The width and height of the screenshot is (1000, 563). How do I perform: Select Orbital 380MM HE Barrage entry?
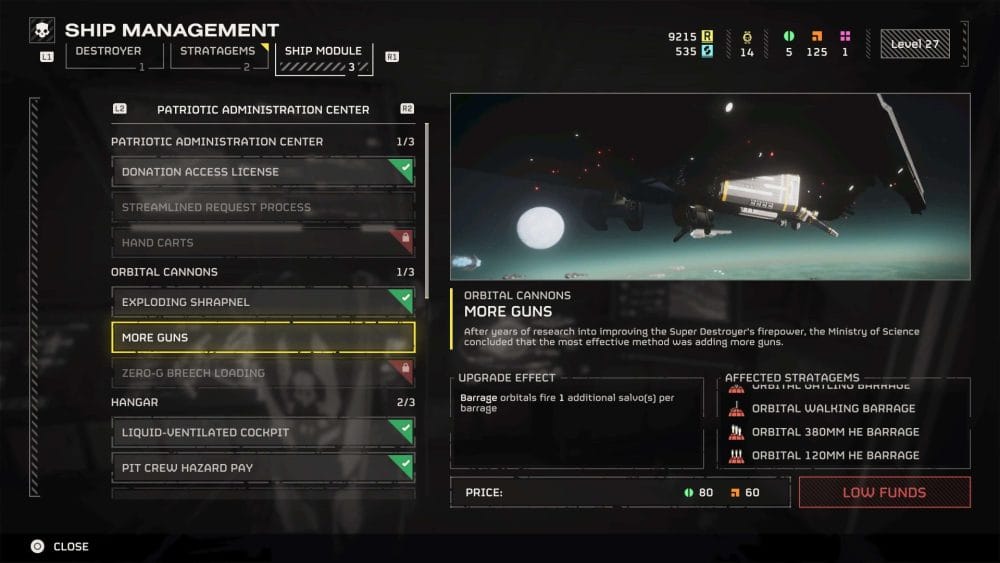point(835,432)
